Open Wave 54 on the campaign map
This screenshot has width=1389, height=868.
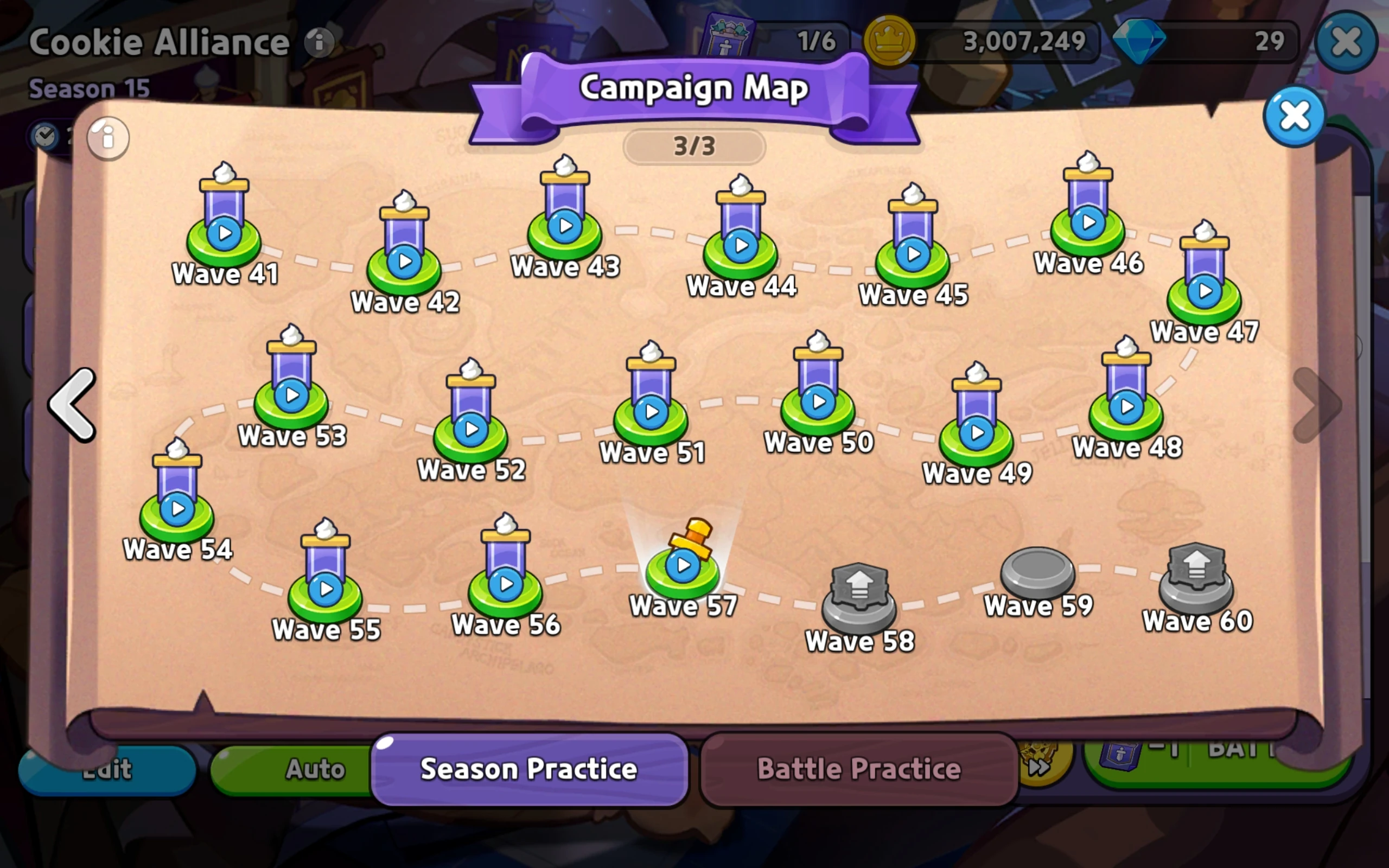coord(177,509)
